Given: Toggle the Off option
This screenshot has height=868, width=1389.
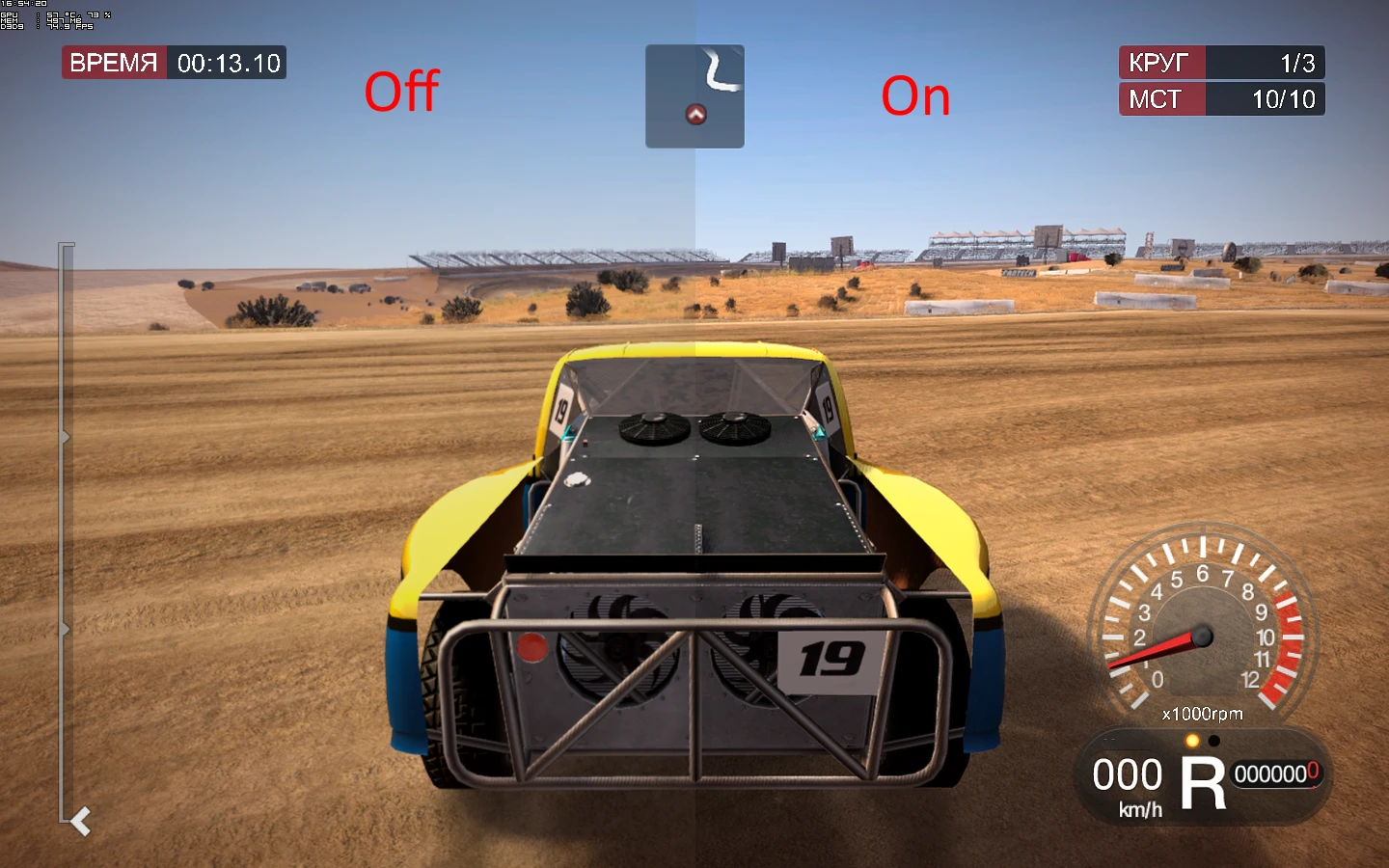Looking at the screenshot, I should click(401, 92).
